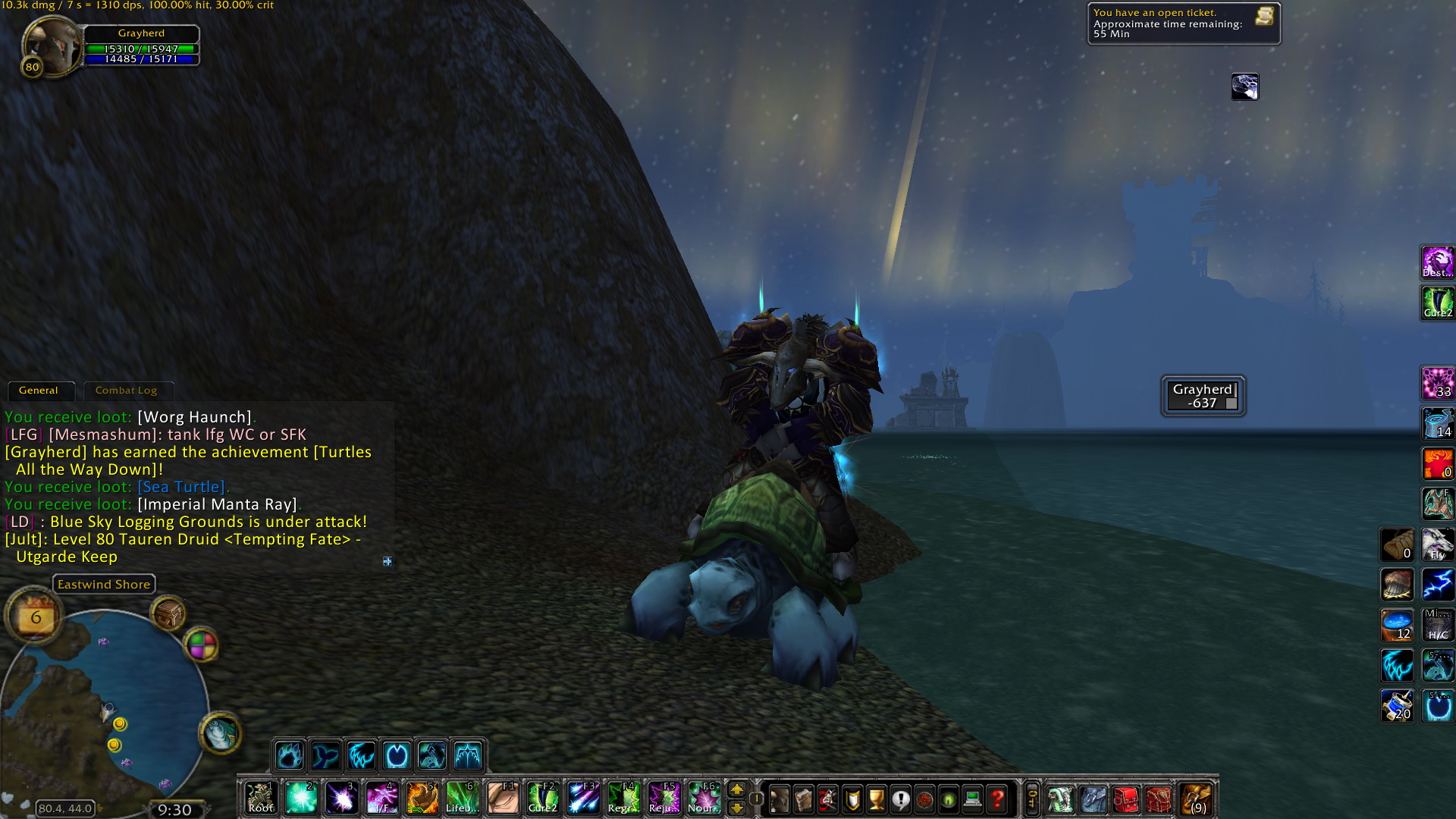Open the red question mark help menu
Screen dimensions: 1456x819
pos(997,799)
